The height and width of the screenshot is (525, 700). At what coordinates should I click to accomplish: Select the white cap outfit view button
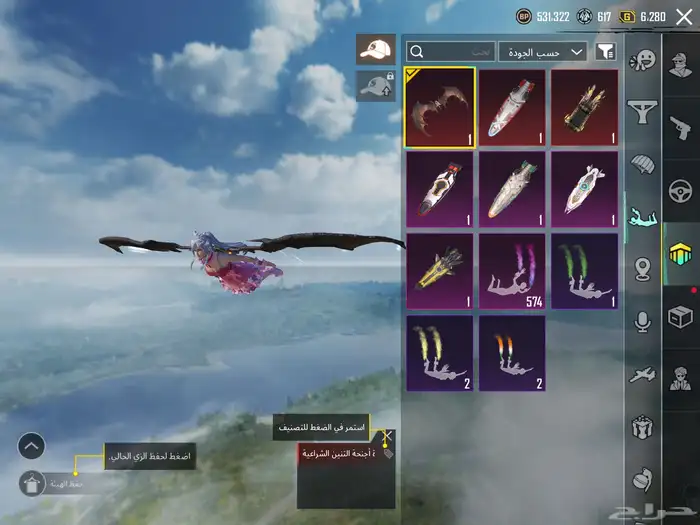[375, 50]
